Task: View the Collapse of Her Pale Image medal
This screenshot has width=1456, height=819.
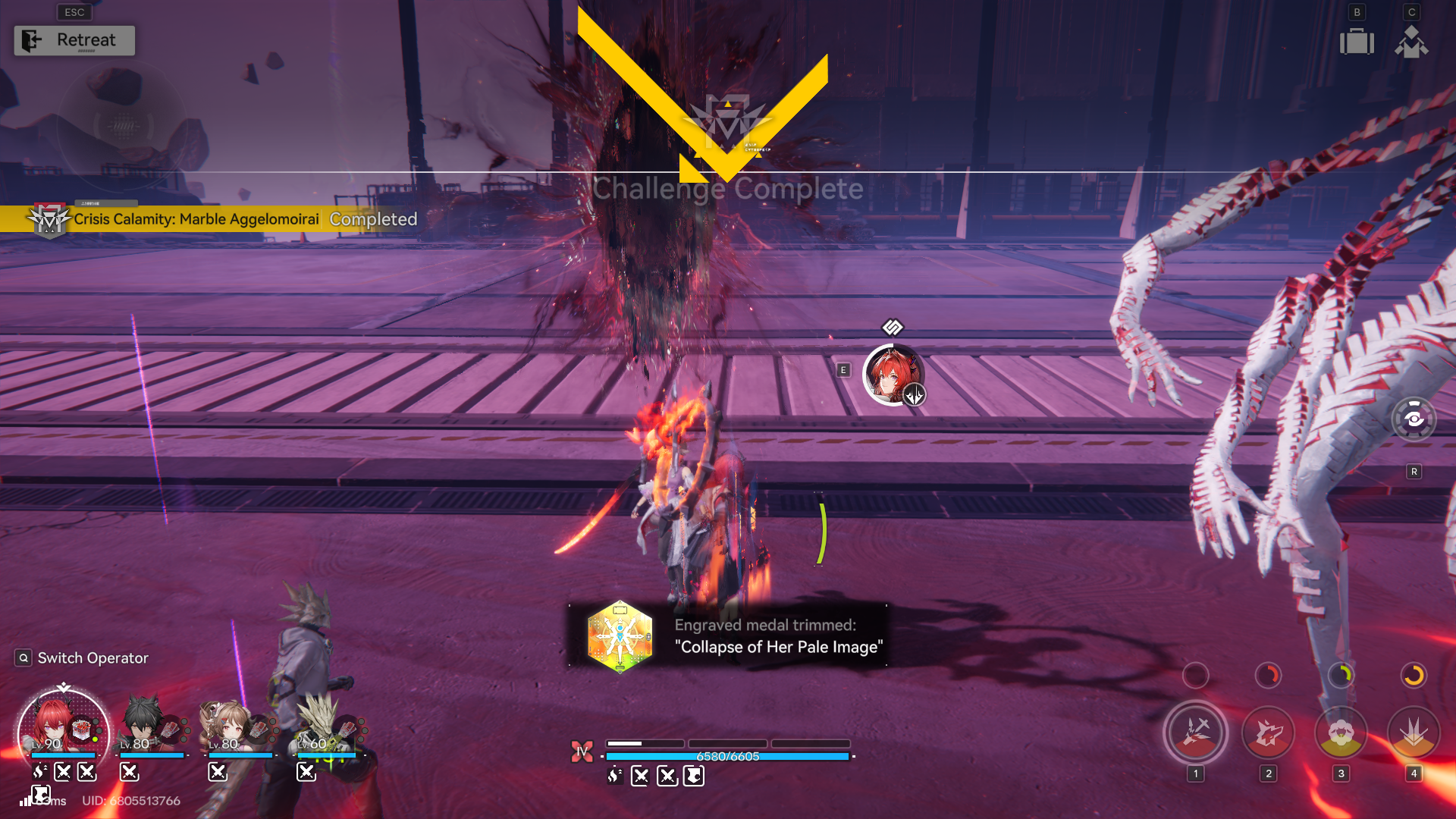Action: (620, 636)
